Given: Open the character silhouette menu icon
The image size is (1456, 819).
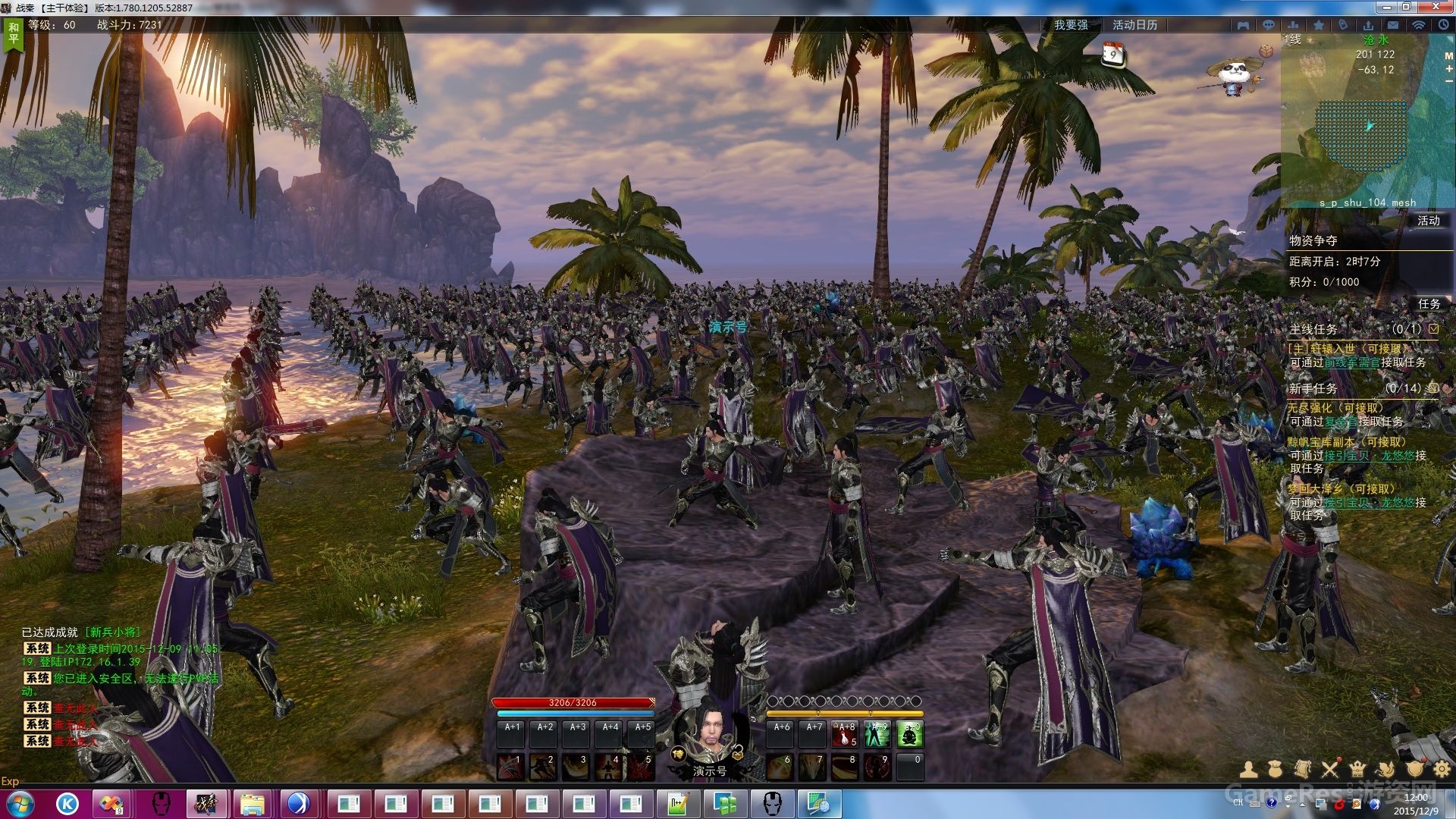Looking at the screenshot, I should (1249, 770).
